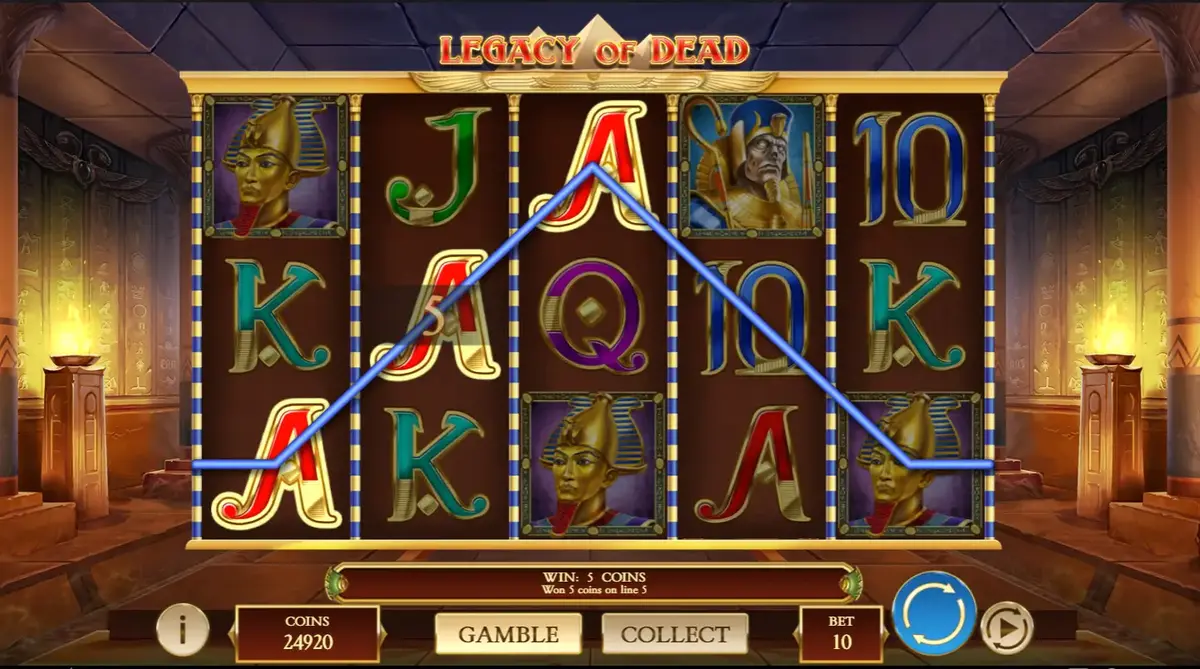The image size is (1200, 669).
Task: Spin the reels with the blue button
Action: 934,613
